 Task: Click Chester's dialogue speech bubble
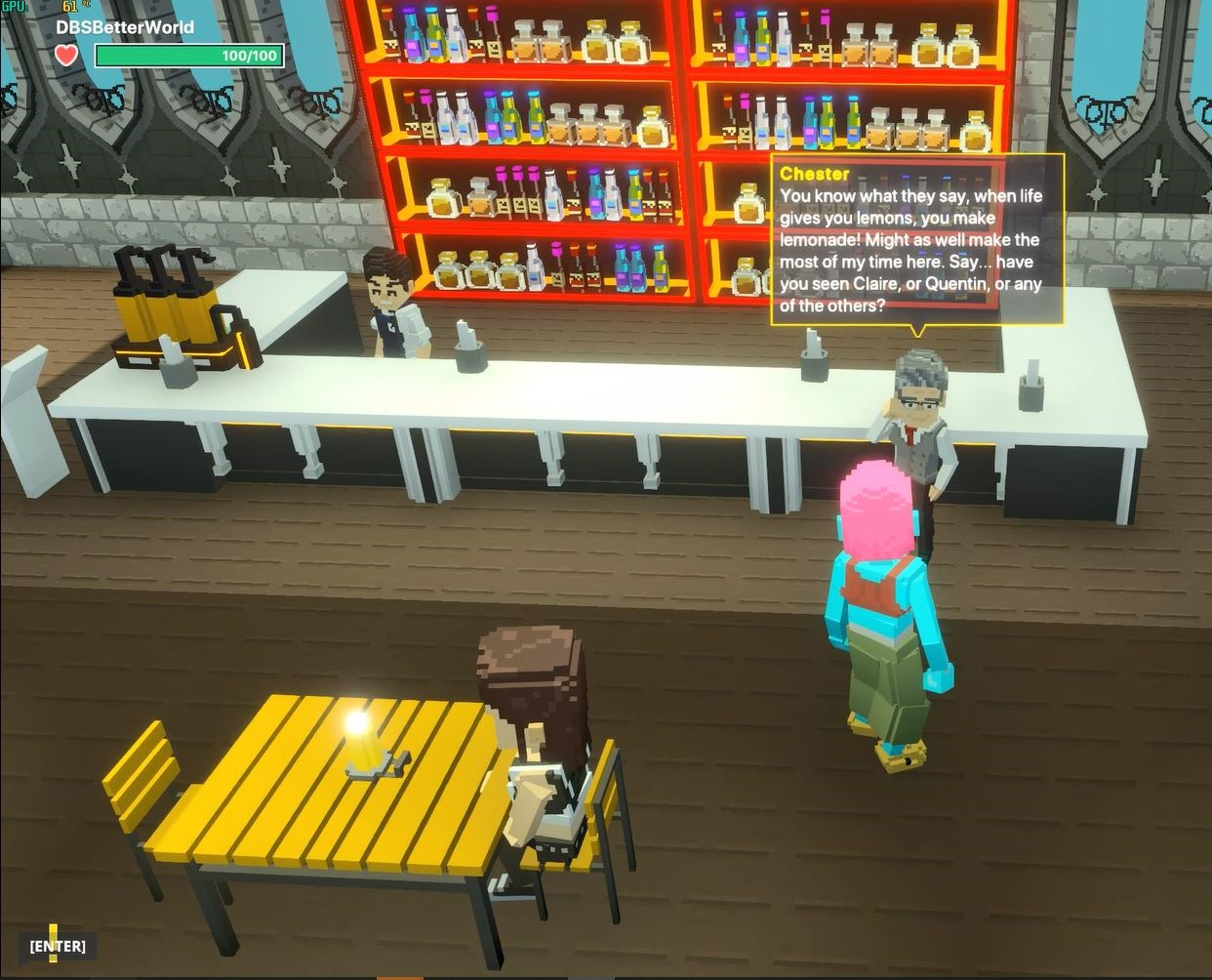pyautogui.click(x=915, y=240)
